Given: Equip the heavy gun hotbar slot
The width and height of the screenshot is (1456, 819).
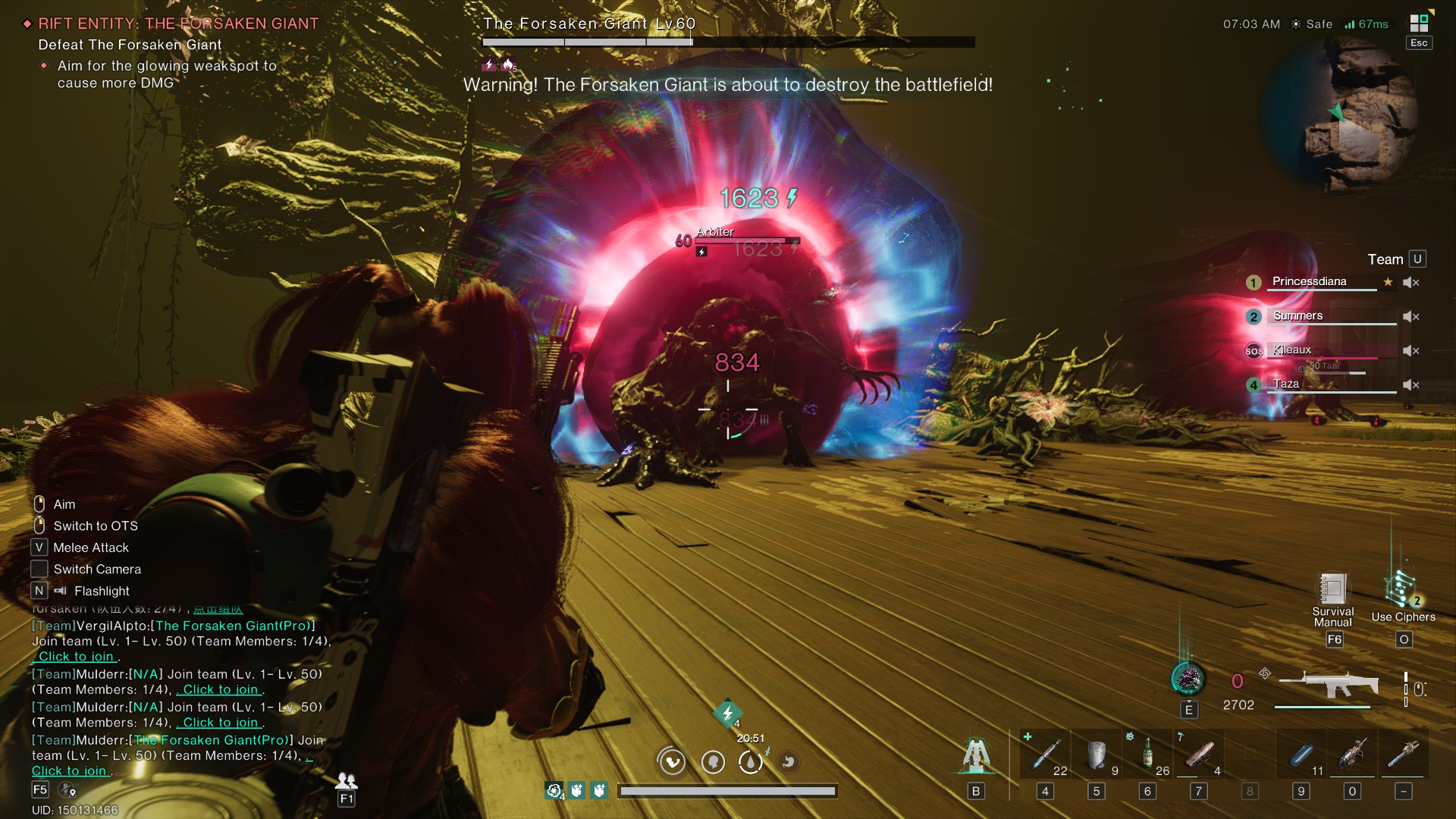Looking at the screenshot, I should (1352, 755).
